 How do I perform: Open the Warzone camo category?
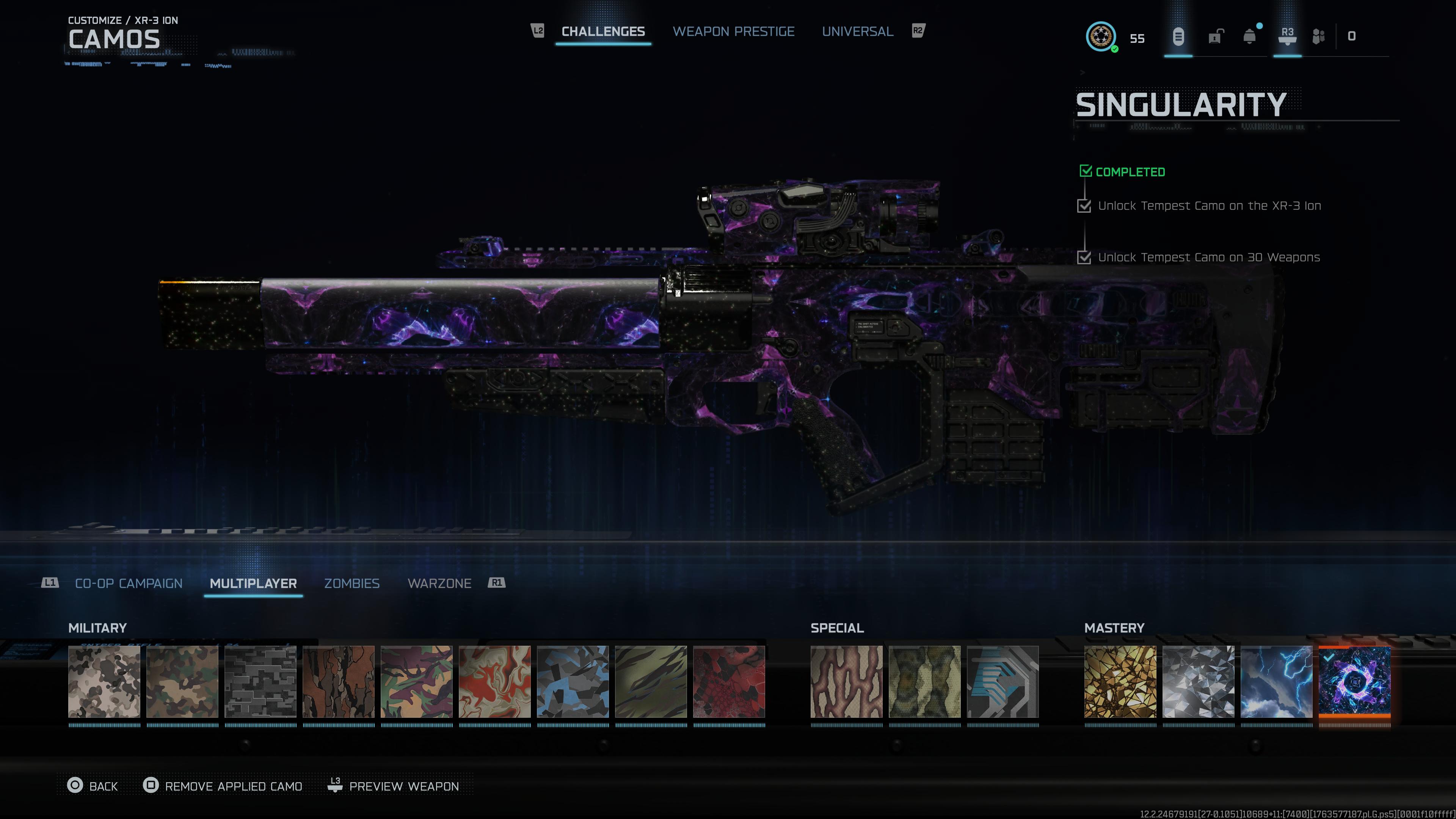click(x=439, y=583)
